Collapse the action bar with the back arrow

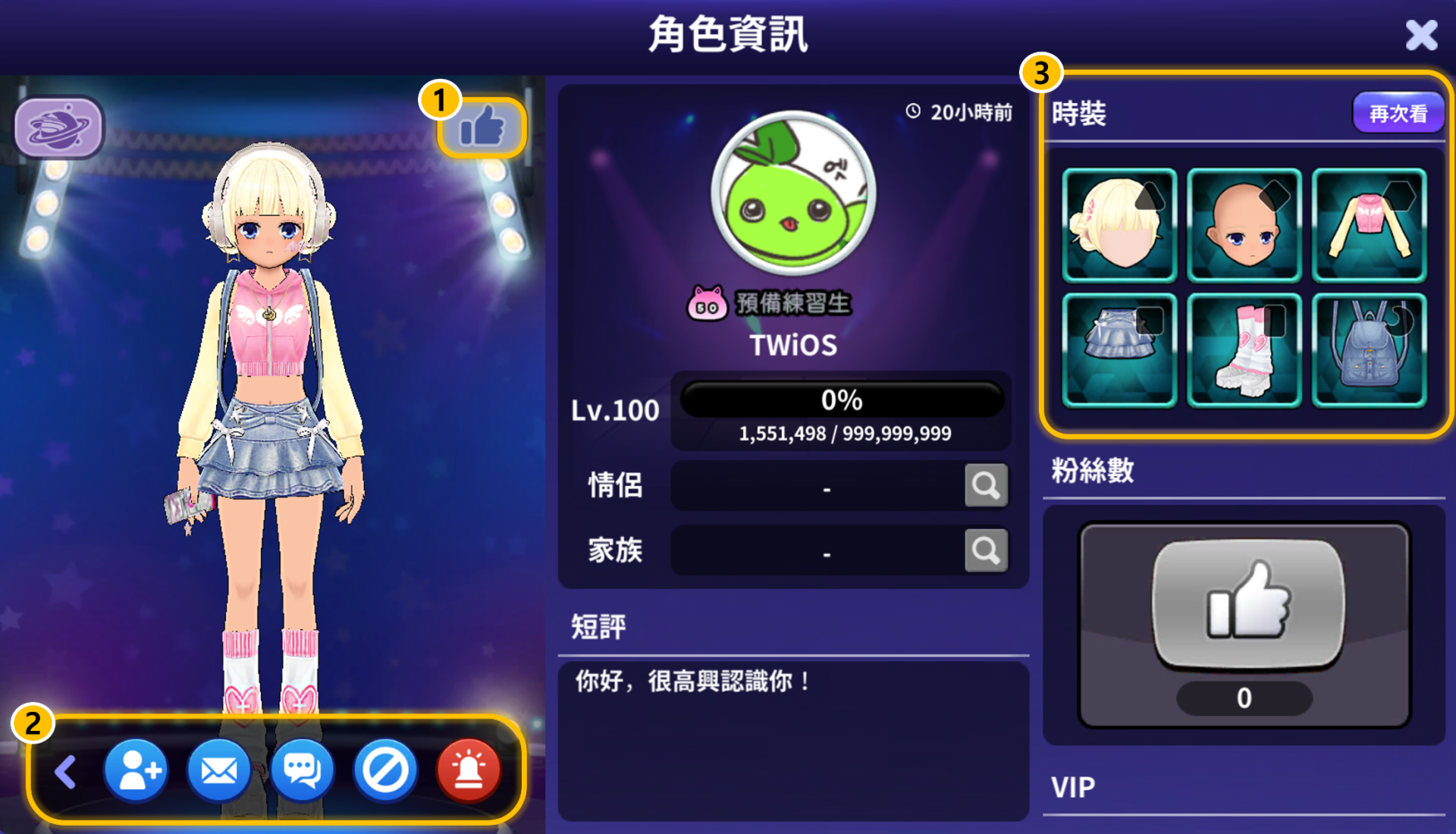tap(66, 772)
